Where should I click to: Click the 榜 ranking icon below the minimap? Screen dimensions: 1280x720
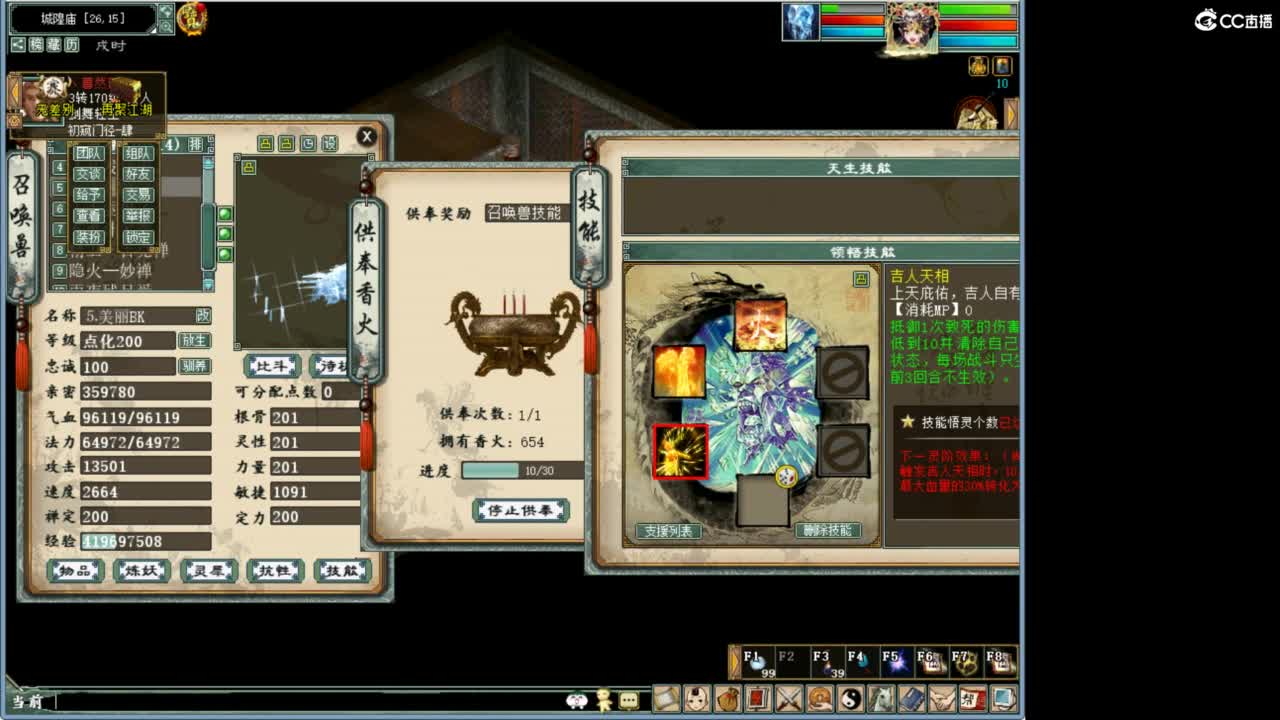pyautogui.click(x=38, y=45)
